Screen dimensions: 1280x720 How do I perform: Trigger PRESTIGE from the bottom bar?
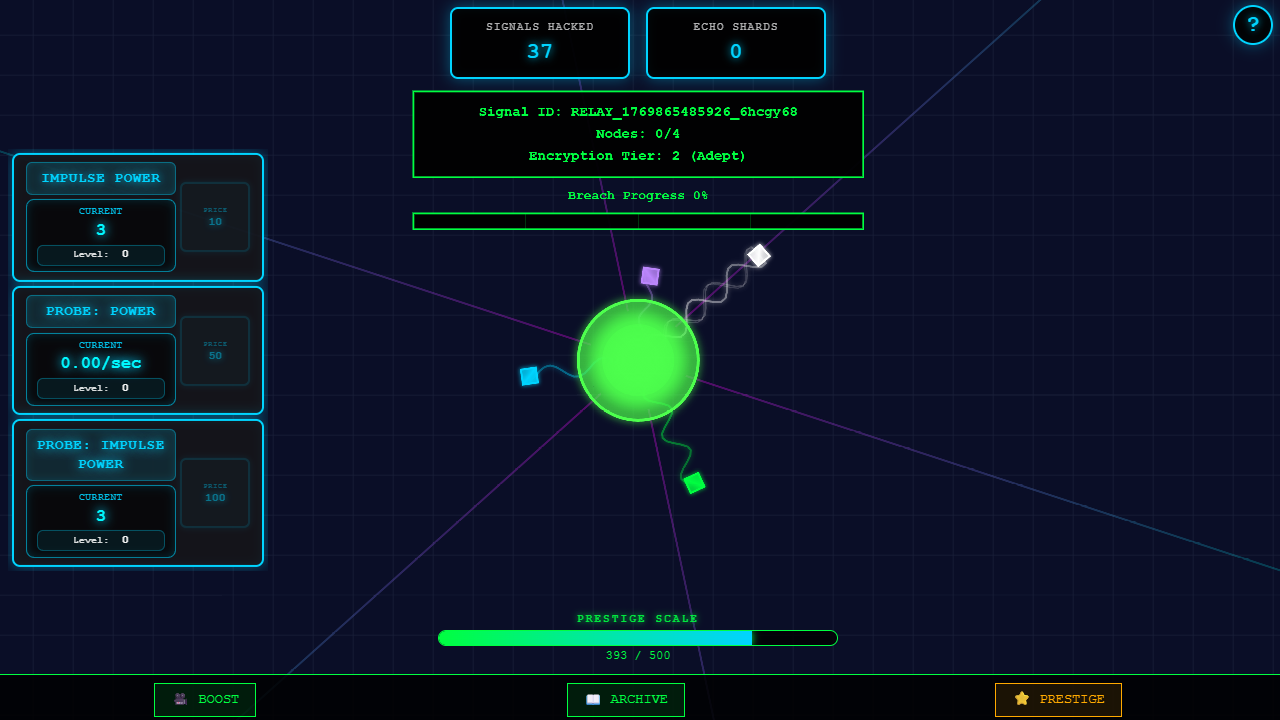[x=1058, y=699]
